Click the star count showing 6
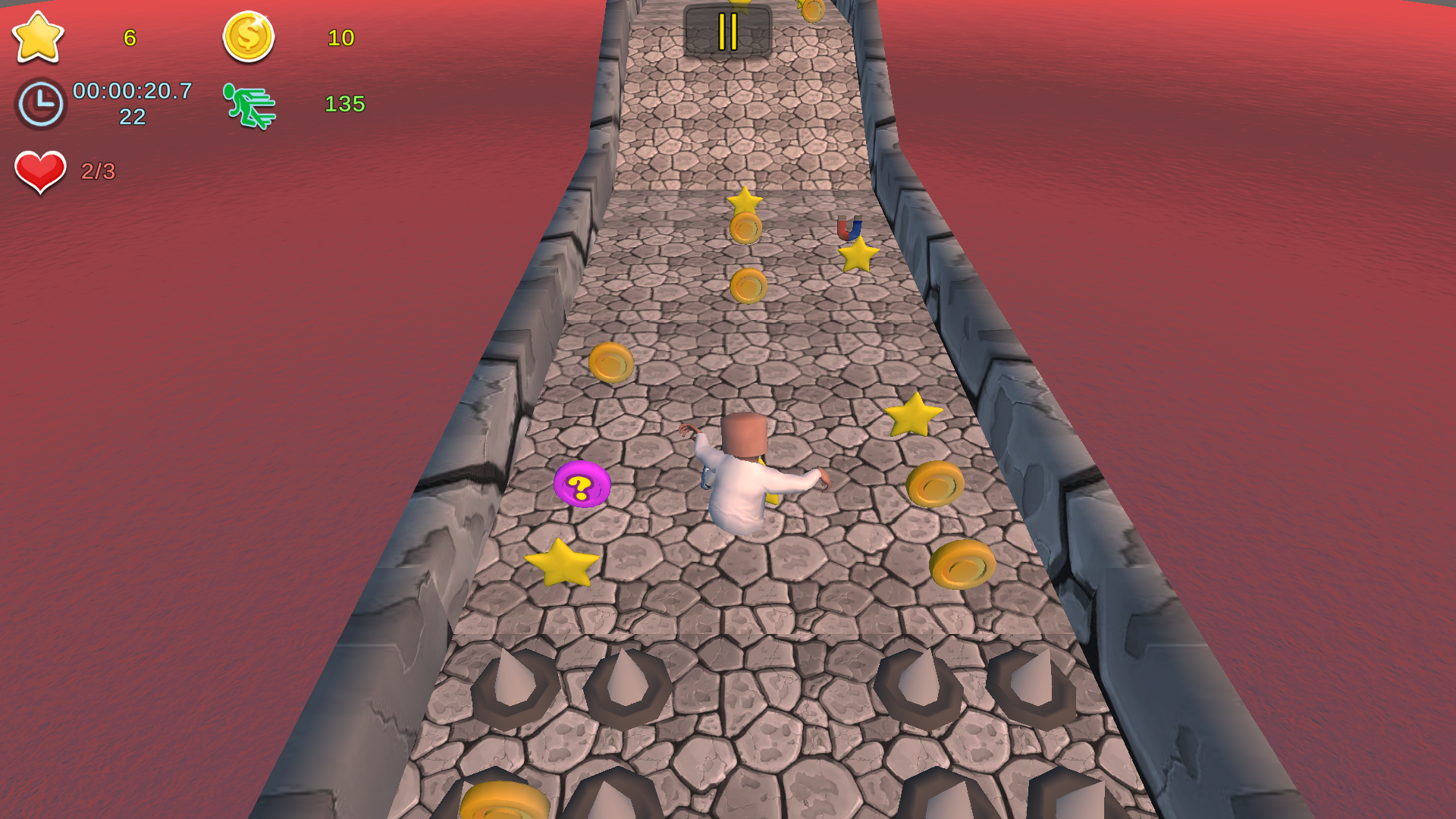Image resolution: width=1456 pixels, height=819 pixels. click(x=129, y=39)
